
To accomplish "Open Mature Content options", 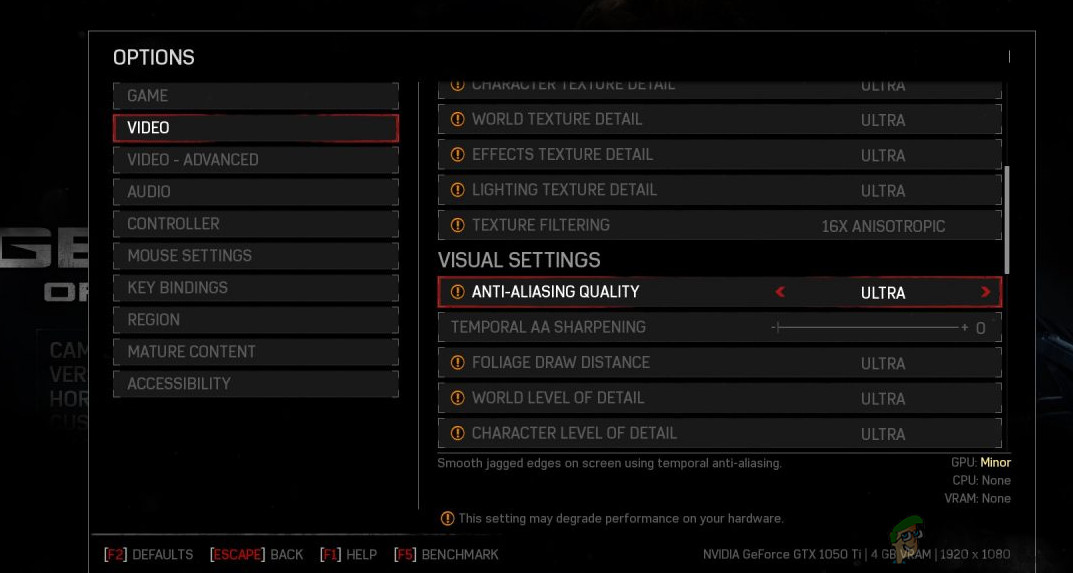I will click(255, 352).
